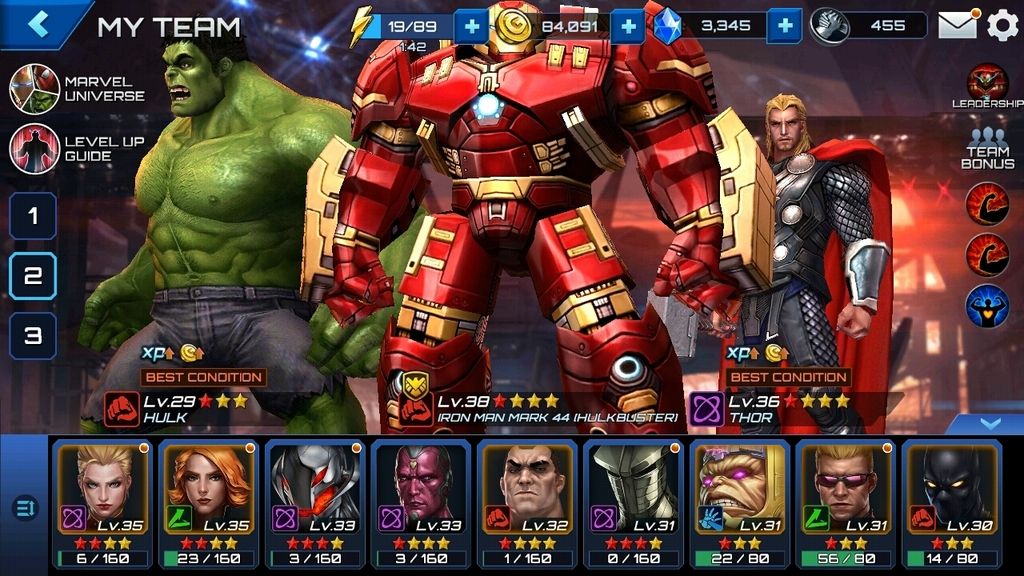The height and width of the screenshot is (576, 1024).
Task: Choose the Black Panther Lv.30 card
Action: pyautogui.click(x=952, y=502)
